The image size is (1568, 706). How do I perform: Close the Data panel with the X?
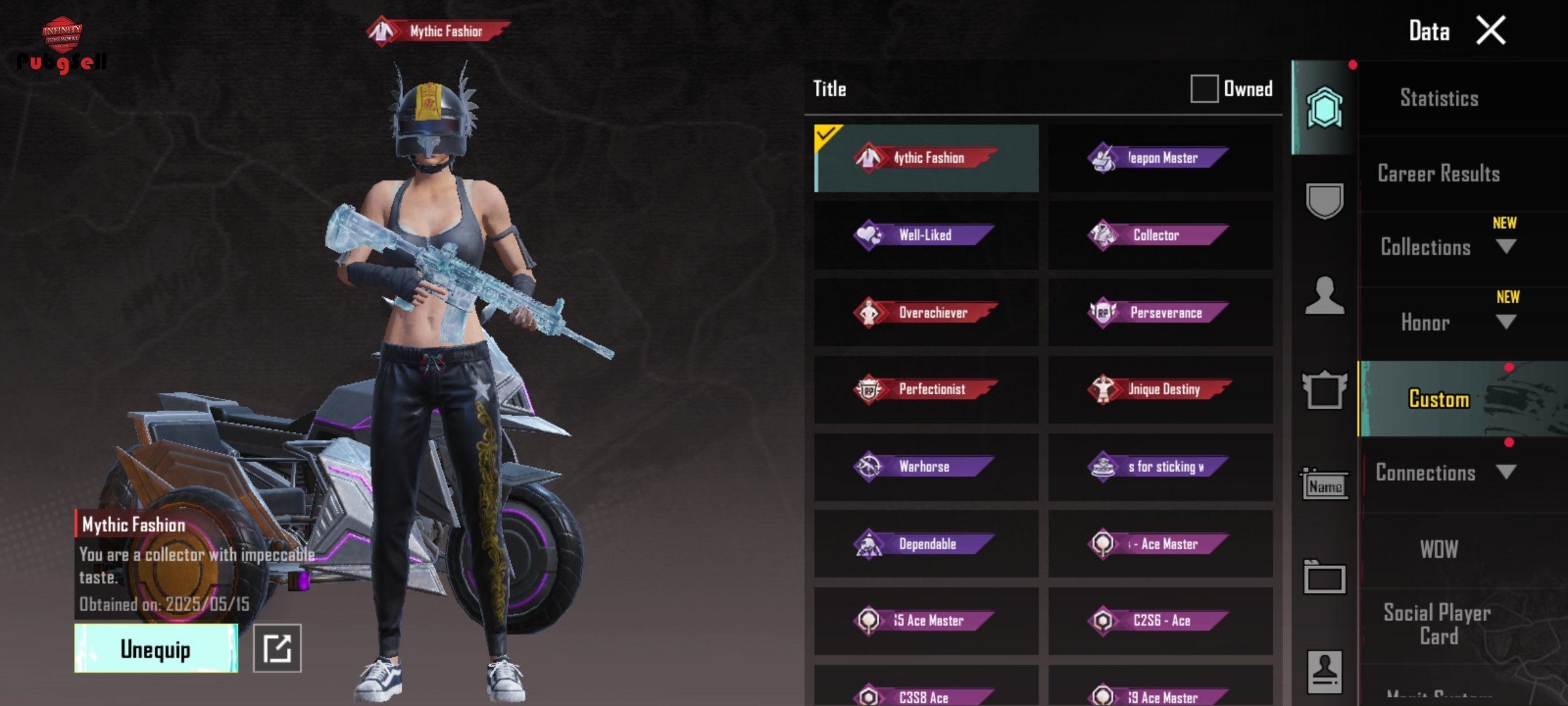click(1491, 31)
